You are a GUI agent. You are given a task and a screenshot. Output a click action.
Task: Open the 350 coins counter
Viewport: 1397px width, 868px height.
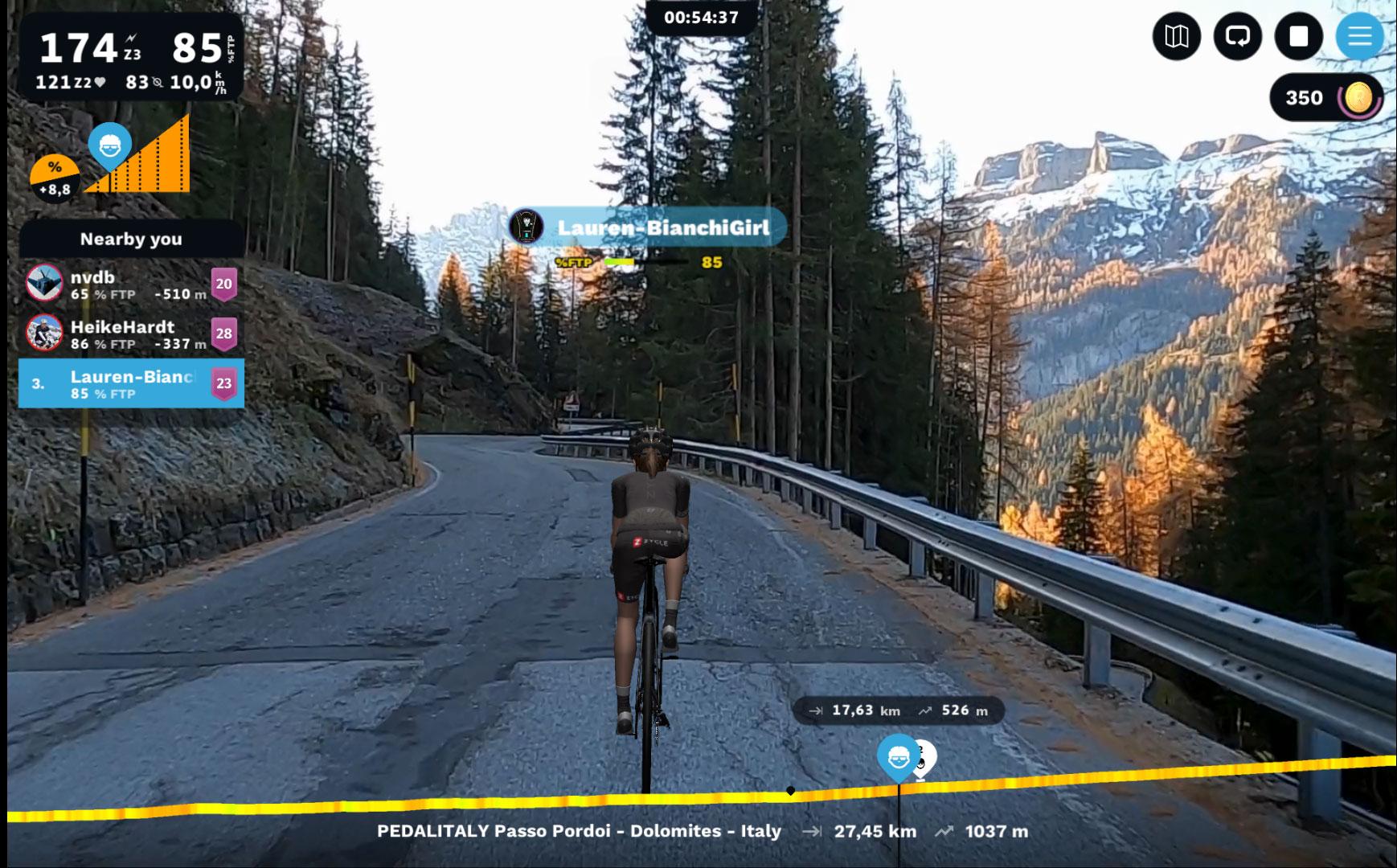click(x=1326, y=98)
